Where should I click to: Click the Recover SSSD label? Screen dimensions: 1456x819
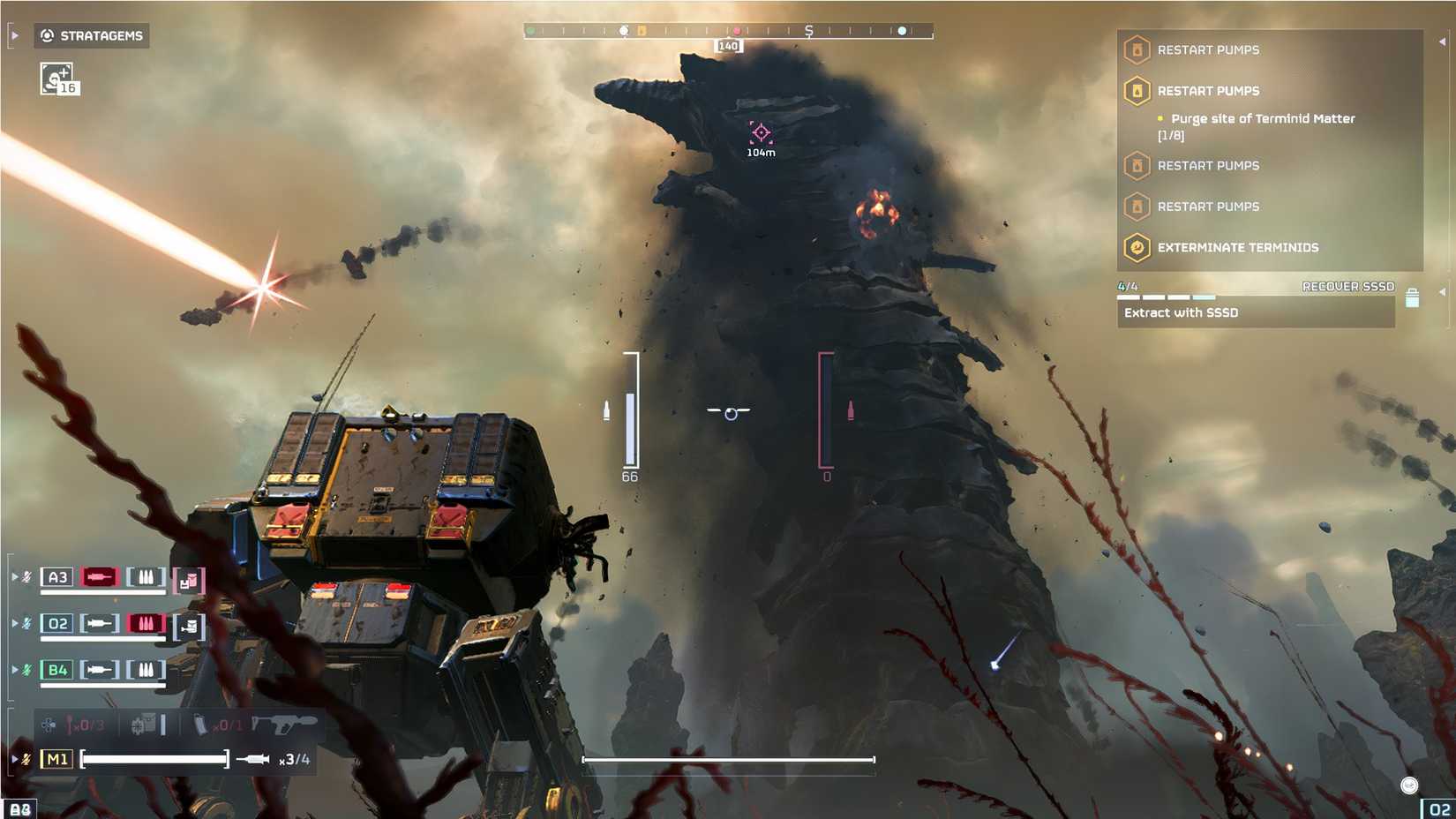pos(1348,286)
